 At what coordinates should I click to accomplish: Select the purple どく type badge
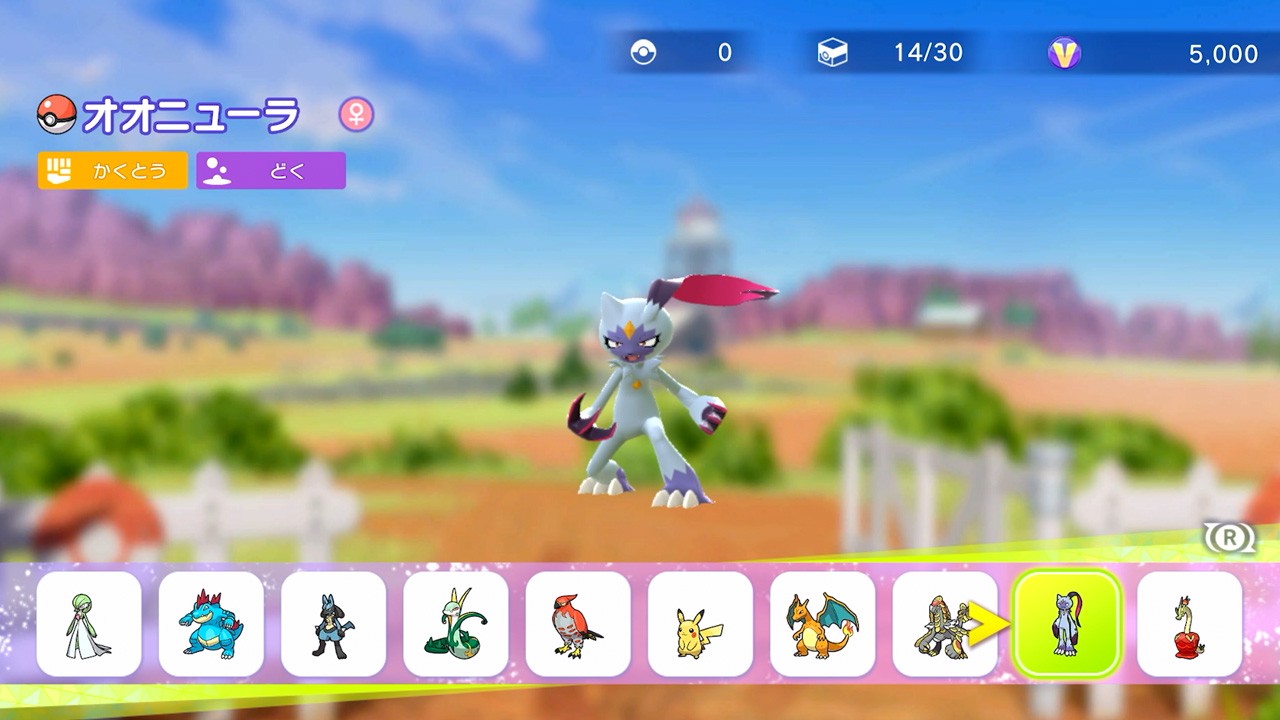pos(270,170)
